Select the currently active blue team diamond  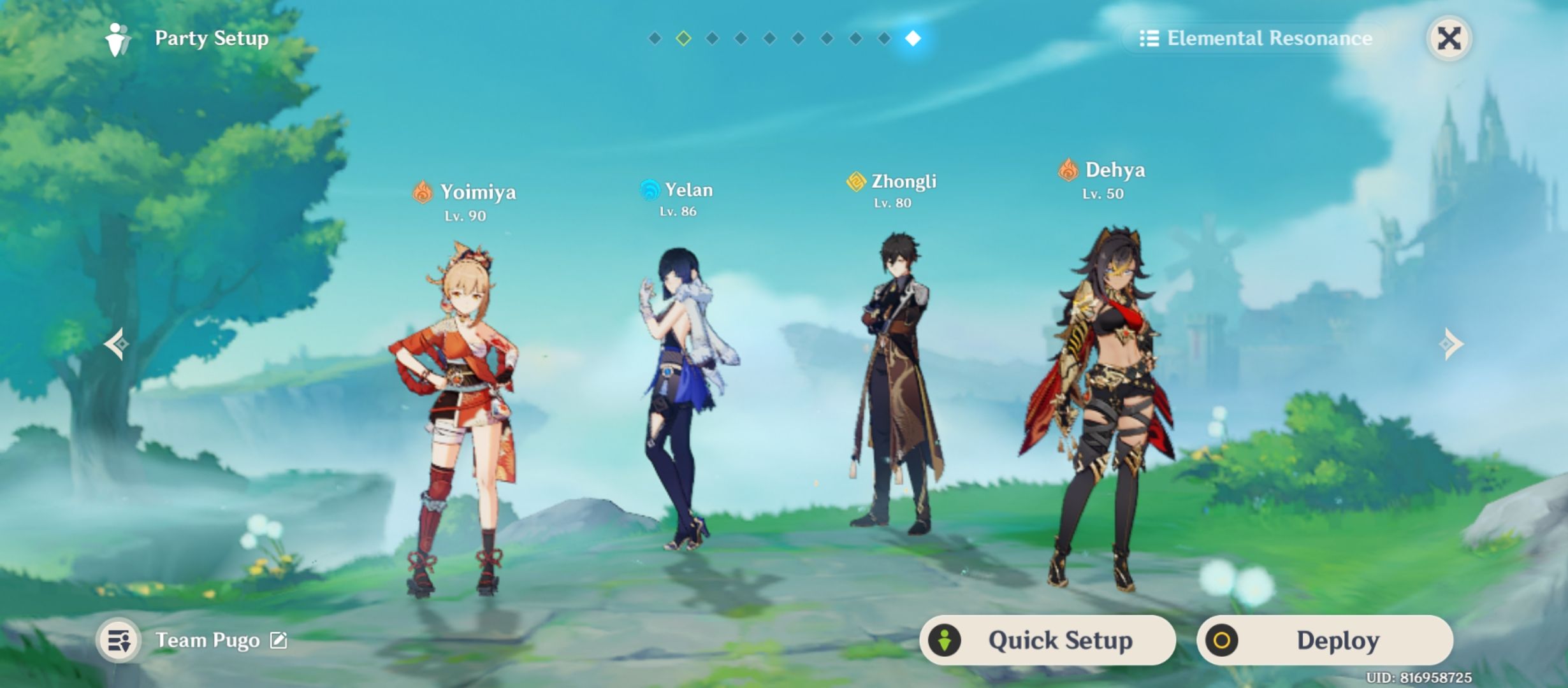tap(911, 38)
